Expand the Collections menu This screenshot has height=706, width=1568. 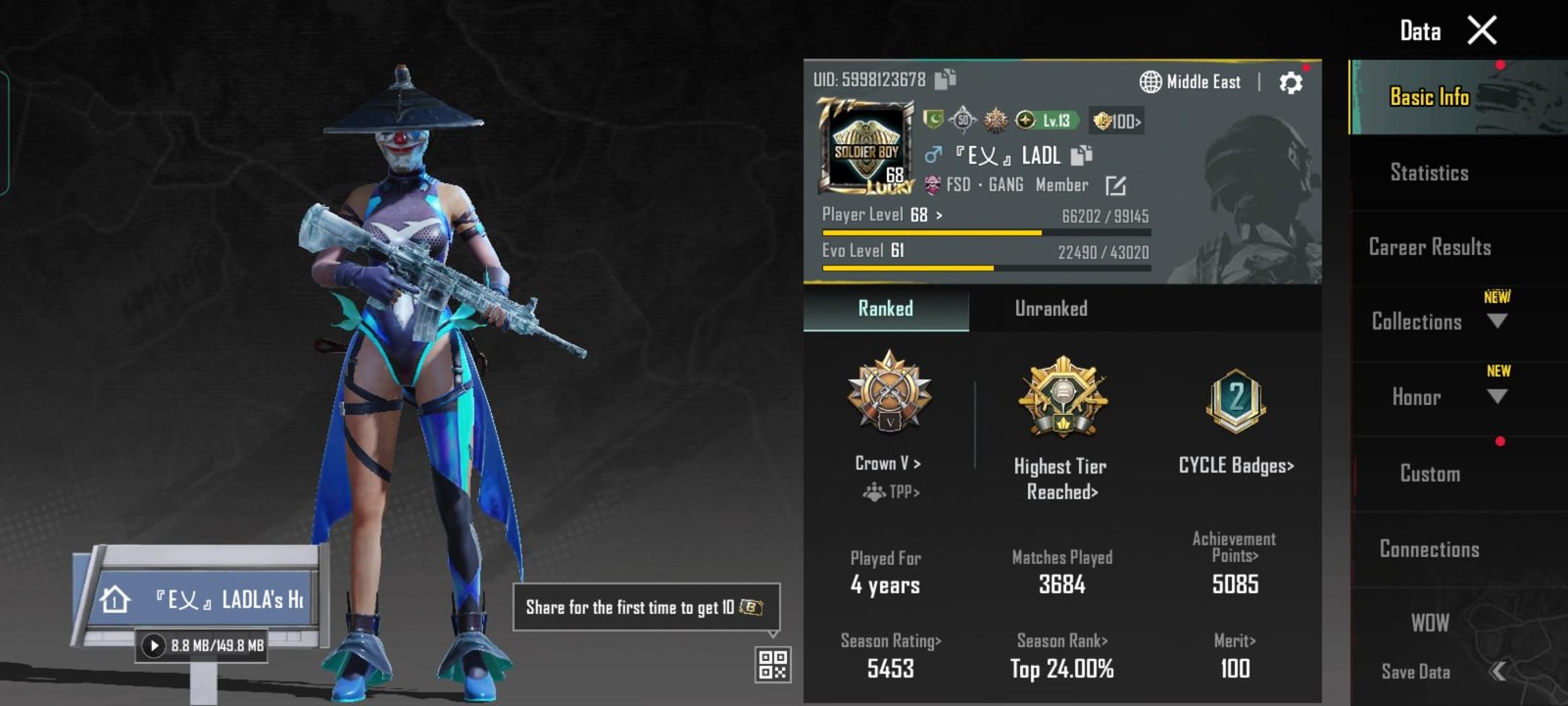tap(1437, 322)
